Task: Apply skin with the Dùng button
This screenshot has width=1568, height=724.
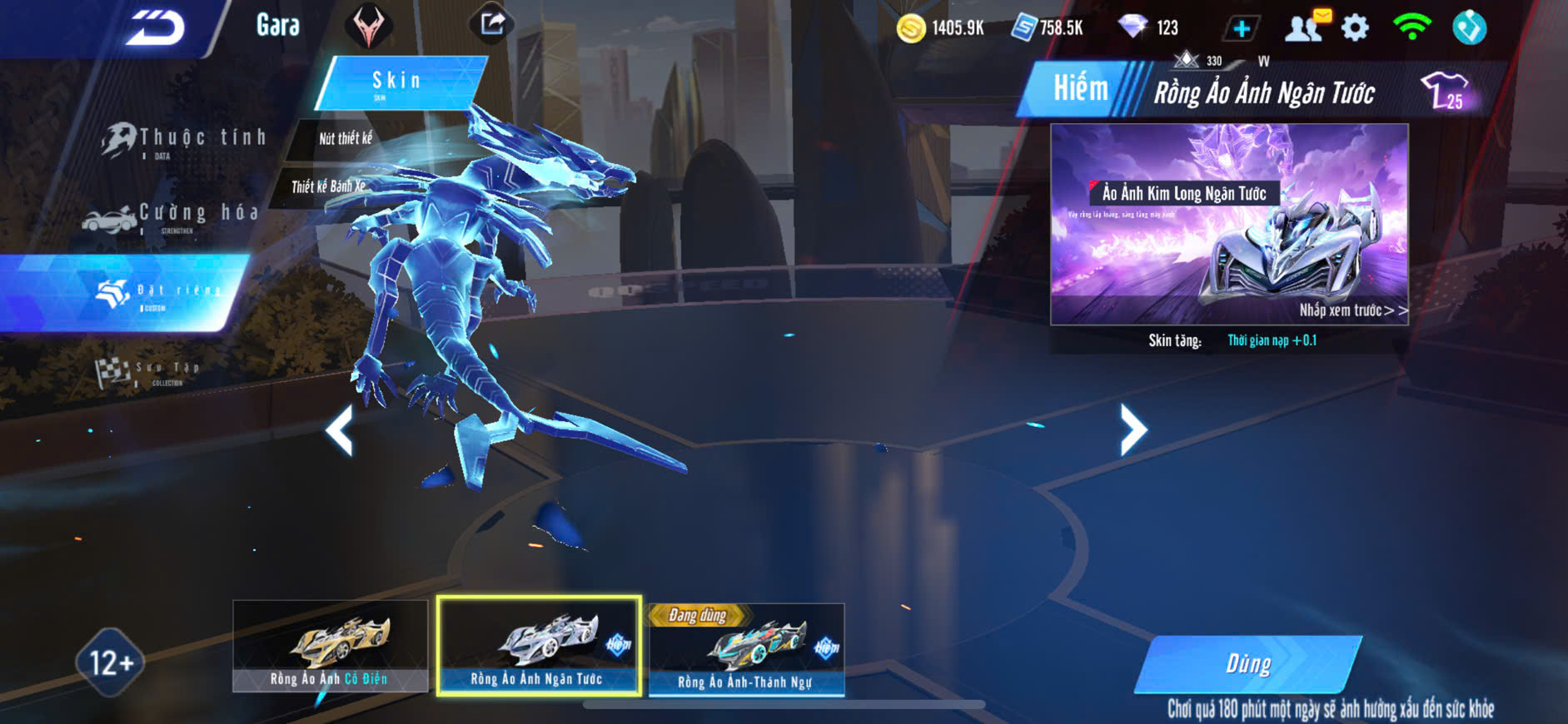Action: point(1247,663)
